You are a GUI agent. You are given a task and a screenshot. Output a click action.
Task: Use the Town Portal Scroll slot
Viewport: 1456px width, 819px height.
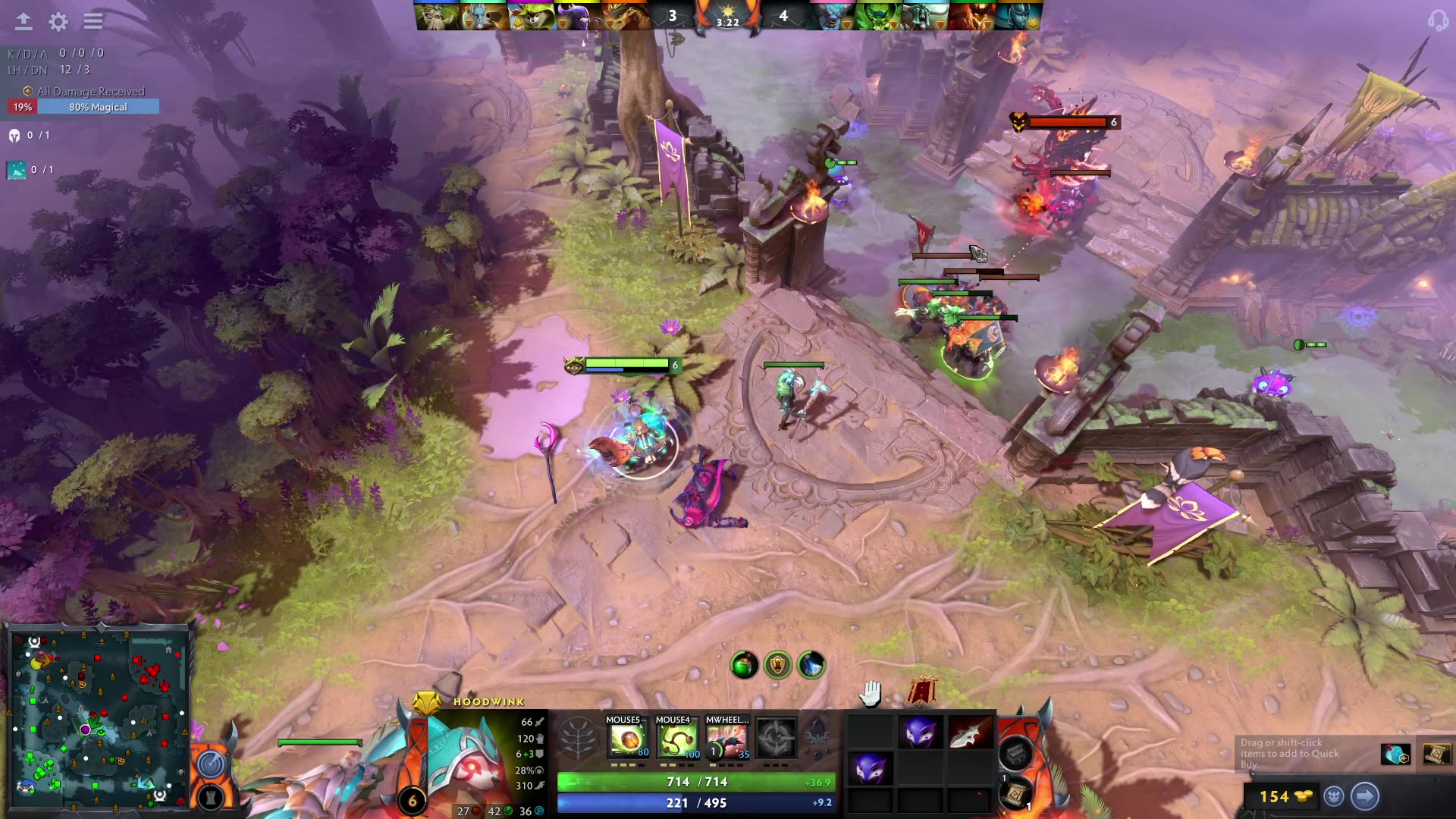tap(1015, 794)
